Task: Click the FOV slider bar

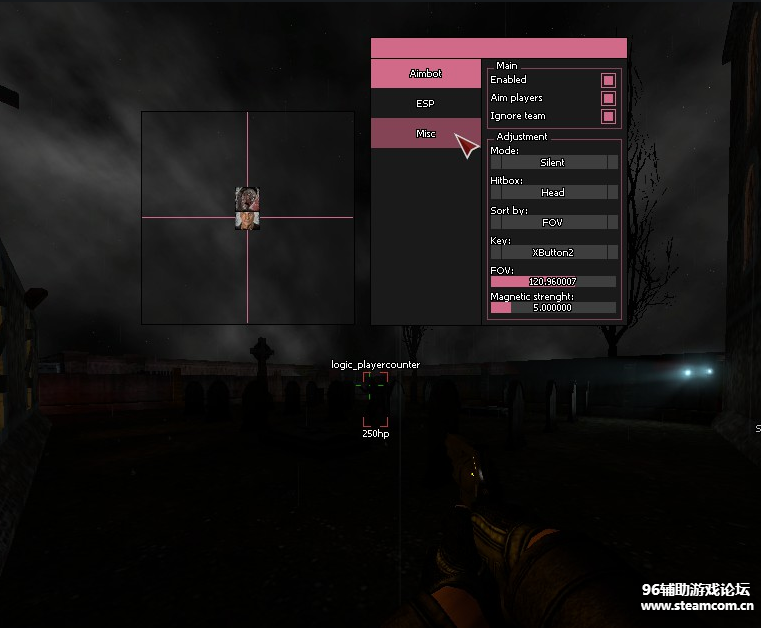Action: point(552,282)
